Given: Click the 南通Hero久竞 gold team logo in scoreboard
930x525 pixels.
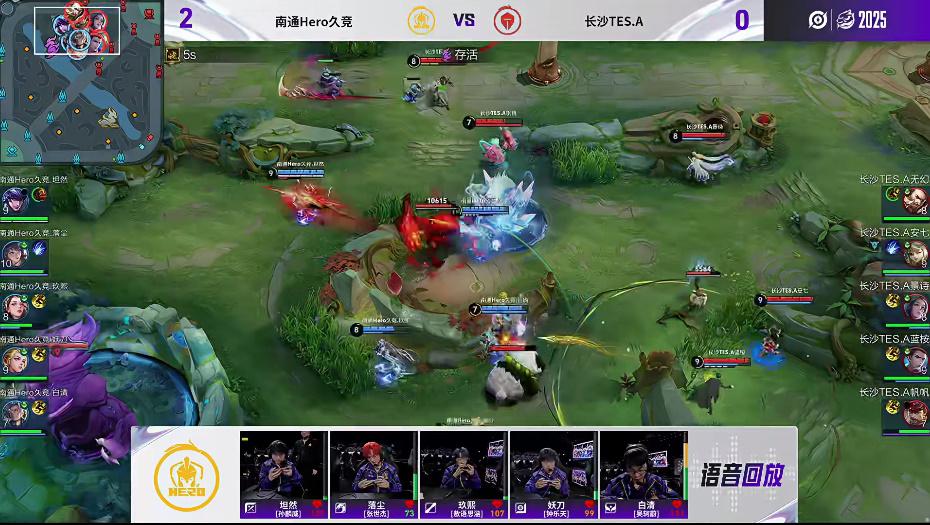Looking at the screenshot, I should 421,20.
